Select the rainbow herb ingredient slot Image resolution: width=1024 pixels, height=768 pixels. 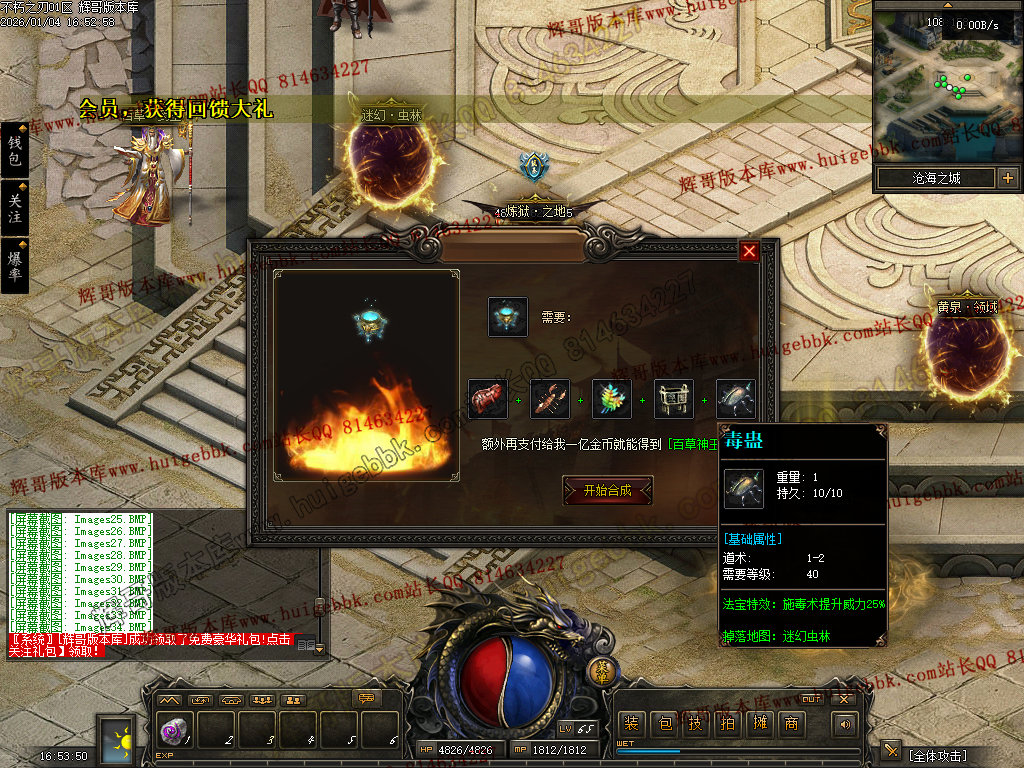[612, 399]
